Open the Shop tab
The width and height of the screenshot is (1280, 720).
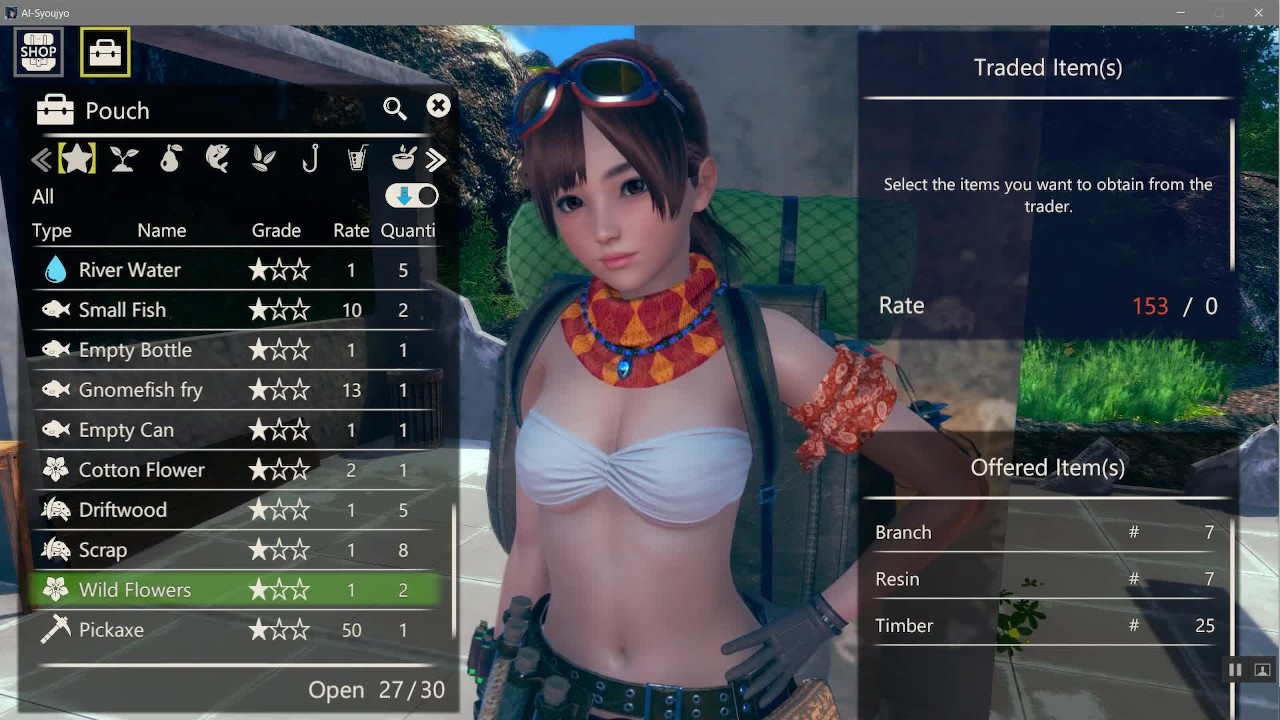coord(39,52)
